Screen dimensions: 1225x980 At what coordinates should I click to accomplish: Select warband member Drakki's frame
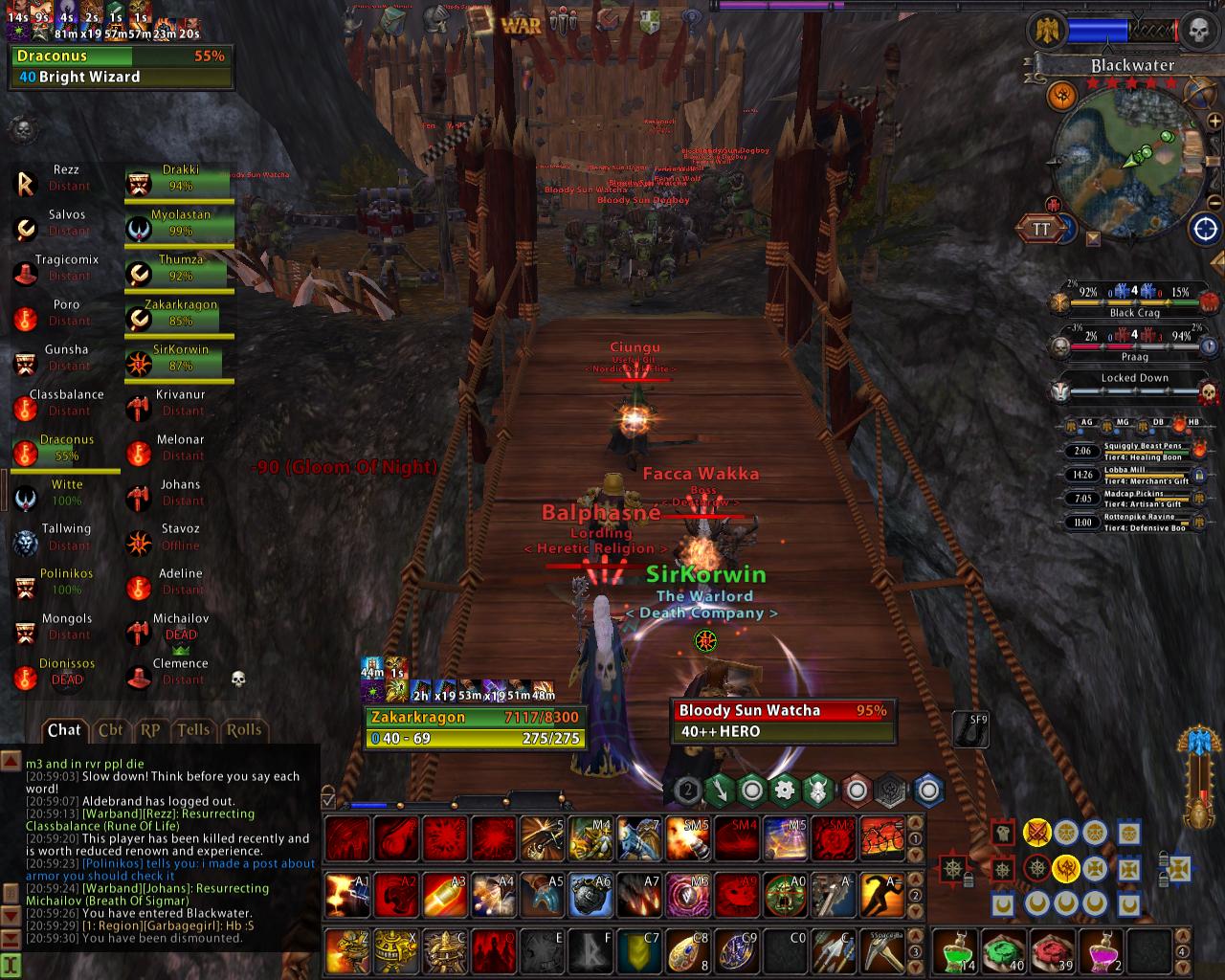pos(179,179)
